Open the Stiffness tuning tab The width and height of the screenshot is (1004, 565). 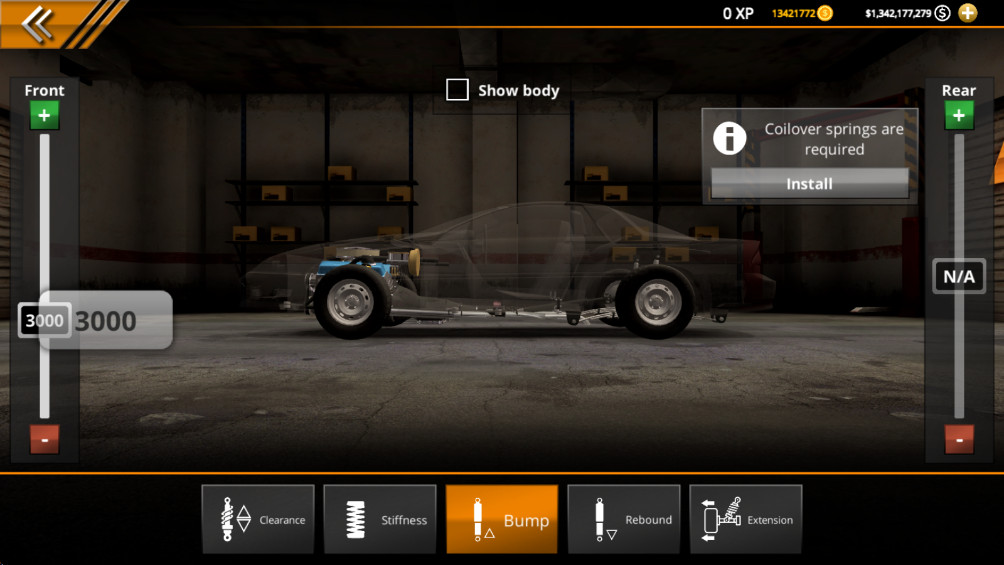click(x=380, y=519)
